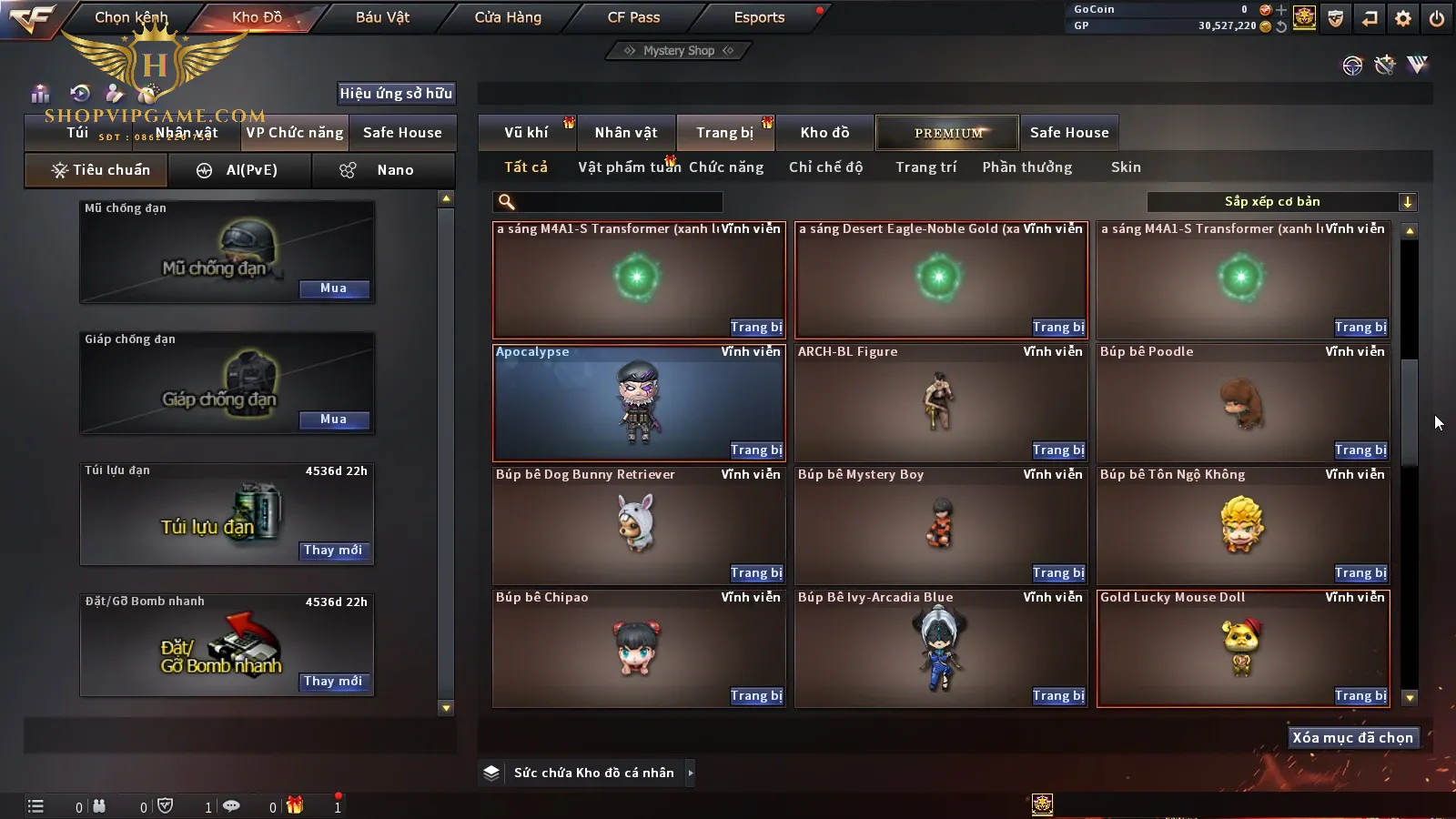Open the PREMIUM tab

coord(947,133)
